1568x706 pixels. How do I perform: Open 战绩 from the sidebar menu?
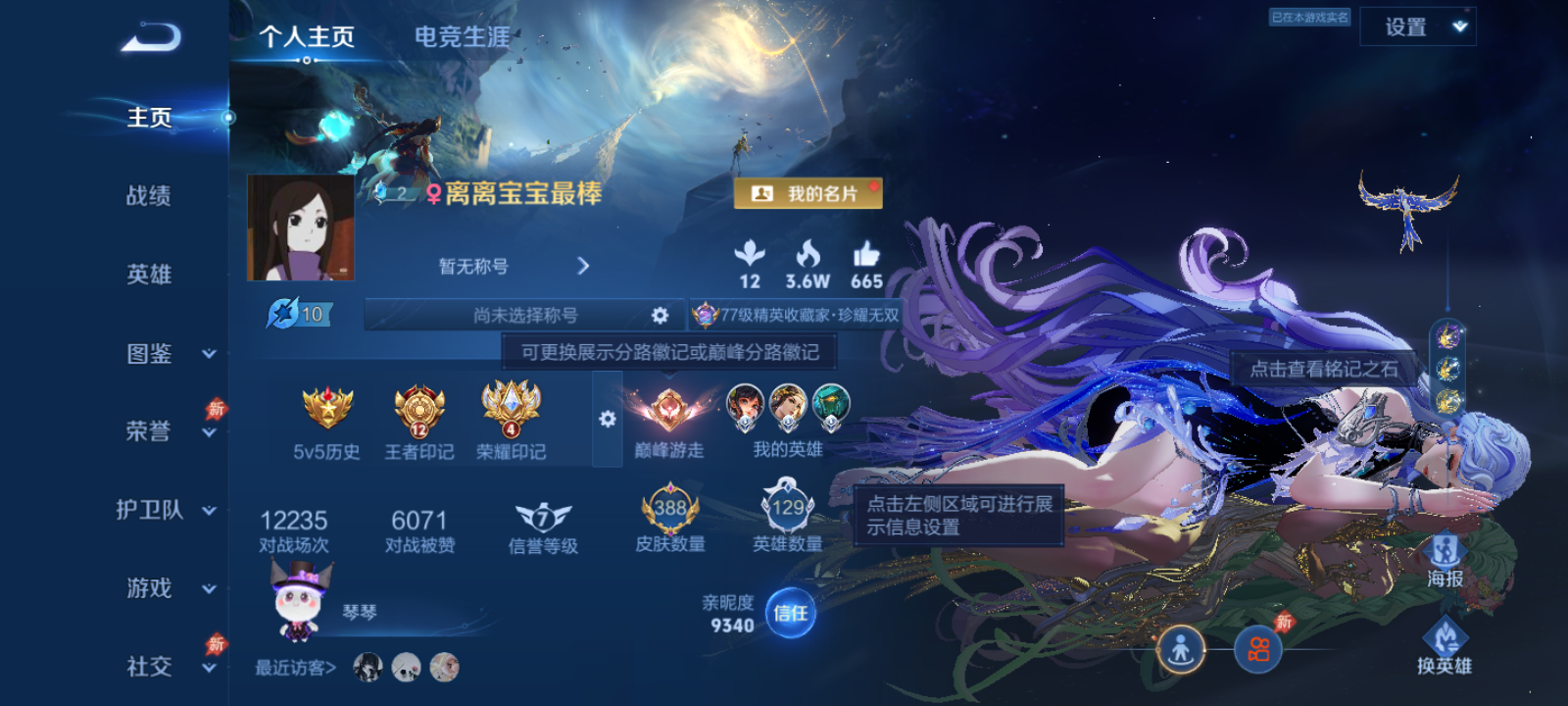tap(149, 197)
